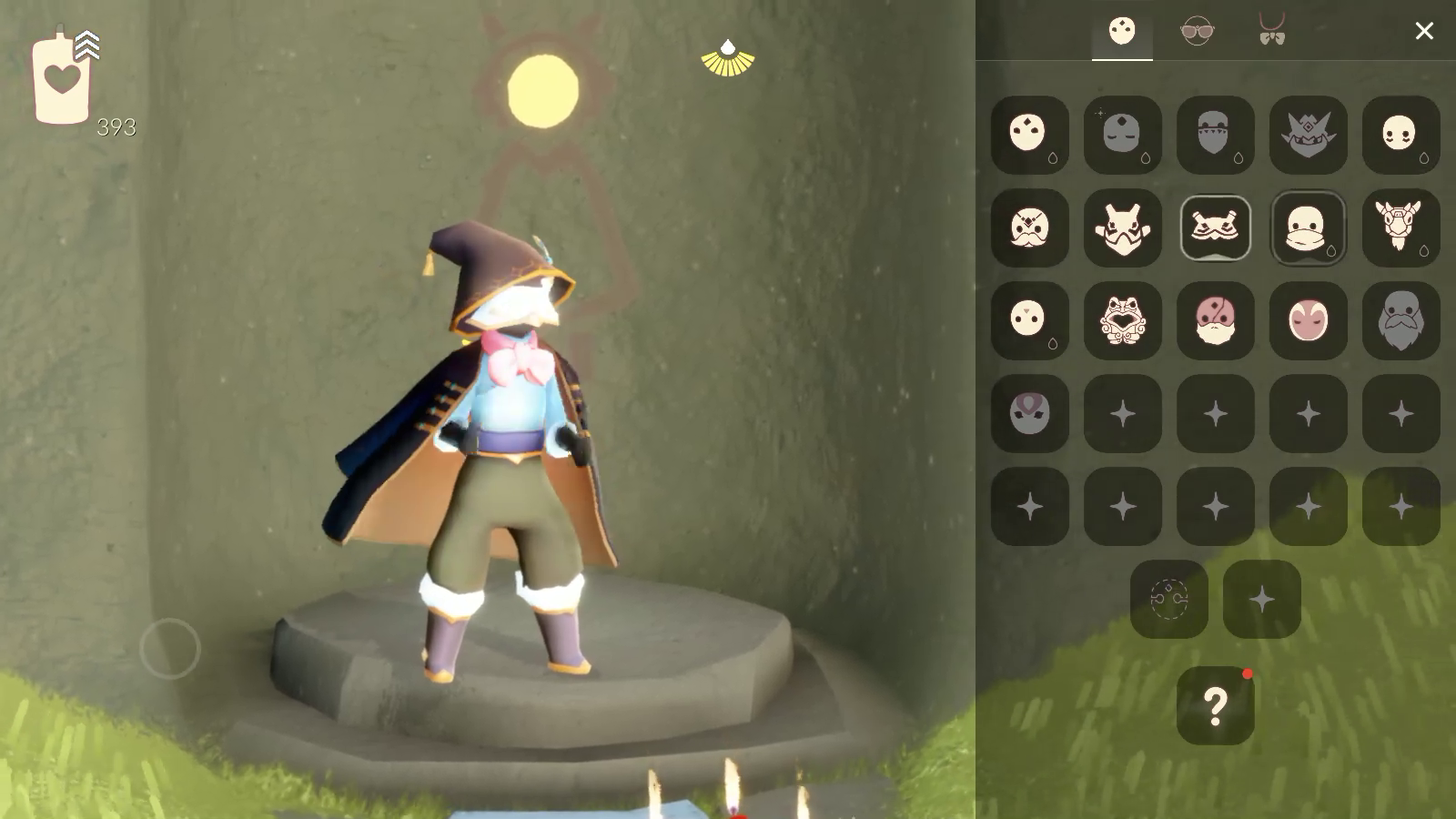Select the mustache mask with forehead diamond
Image resolution: width=1456 pixels, height=819 pixels.
click(x=1029, y=227)
